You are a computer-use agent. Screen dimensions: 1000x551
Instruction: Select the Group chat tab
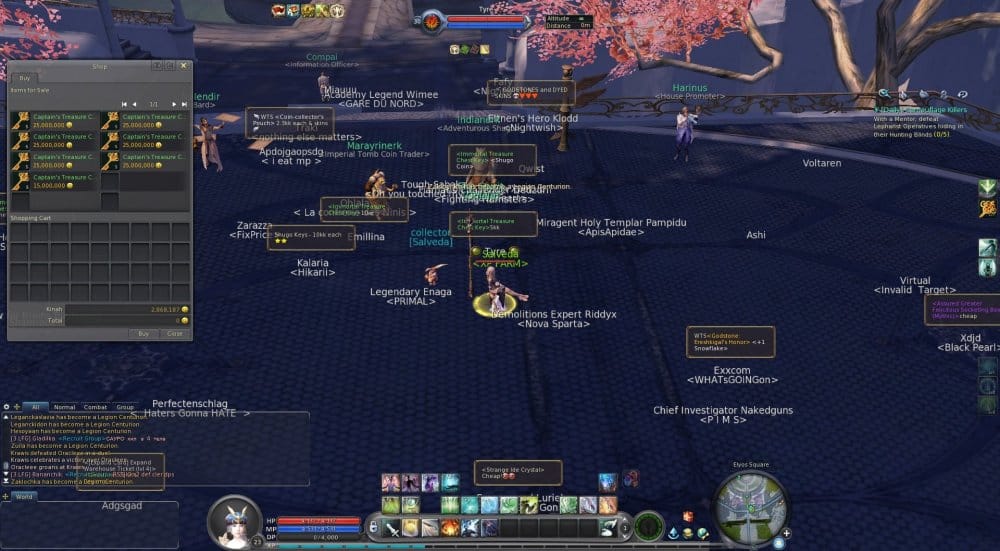(125, 407)
